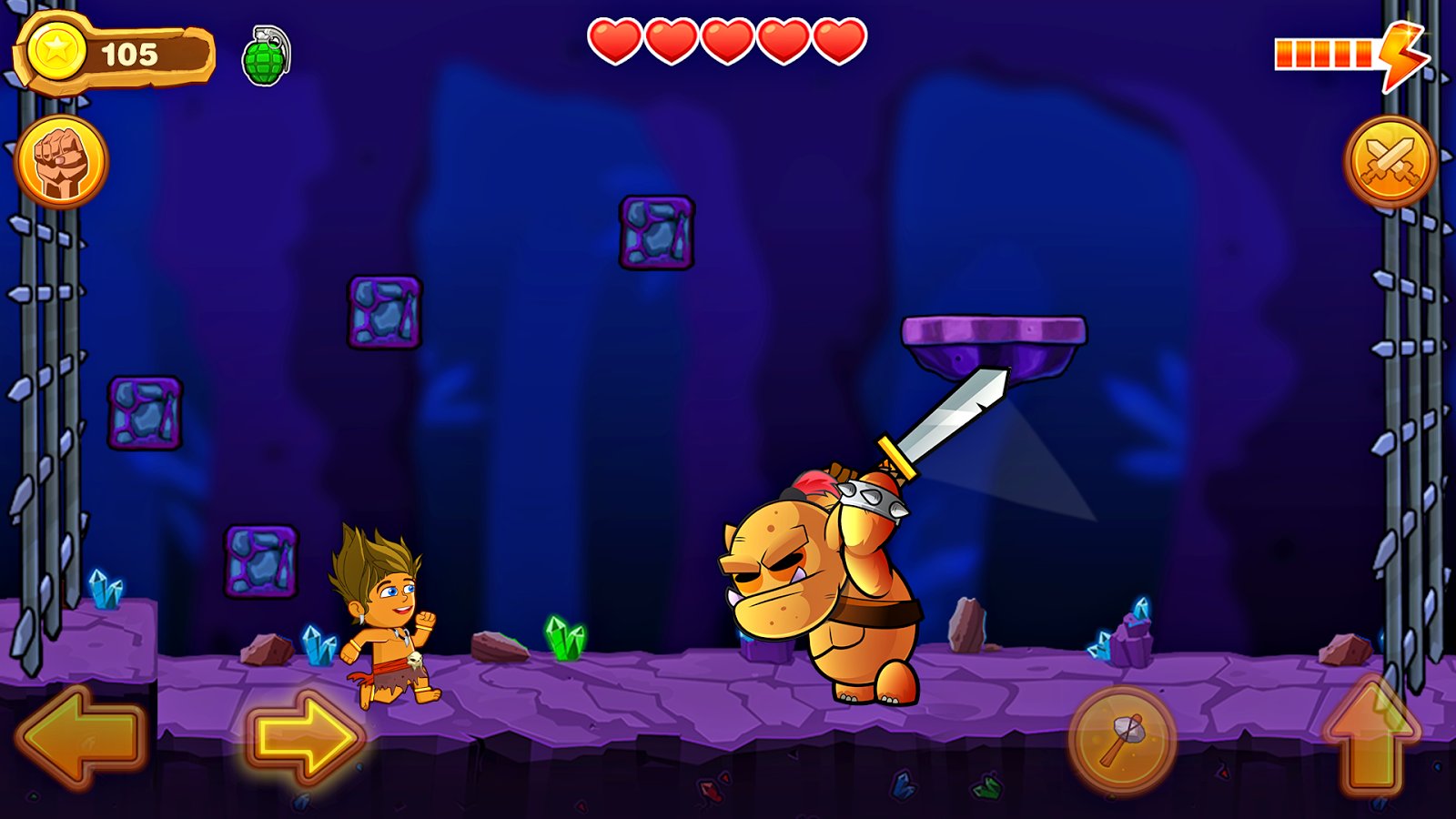Tap the crossed swords button
The width and height of the screenshot is (1456, 819).
(x=1390, y=162)
